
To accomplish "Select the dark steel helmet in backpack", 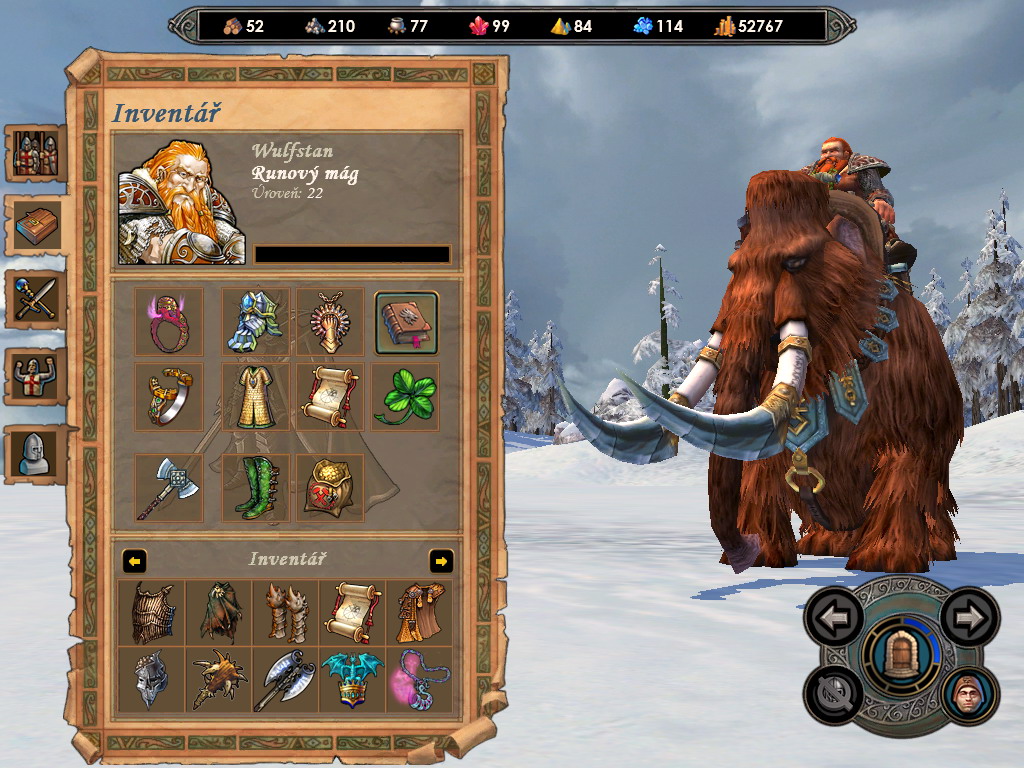I will 151,679.
